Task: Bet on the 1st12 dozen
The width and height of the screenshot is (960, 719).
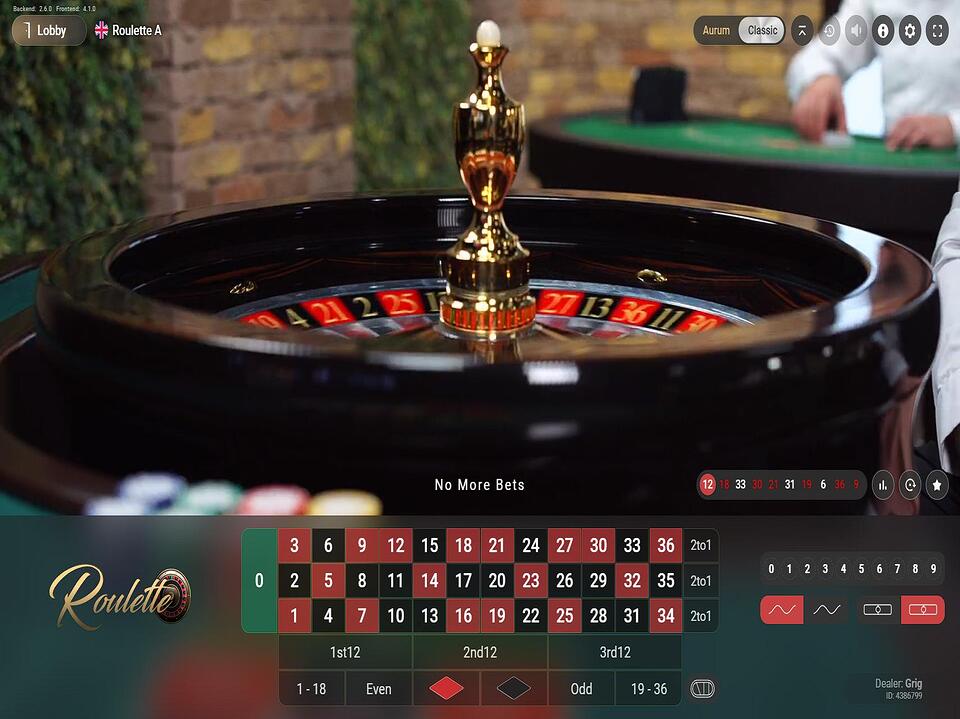Action: click(345, 652)
